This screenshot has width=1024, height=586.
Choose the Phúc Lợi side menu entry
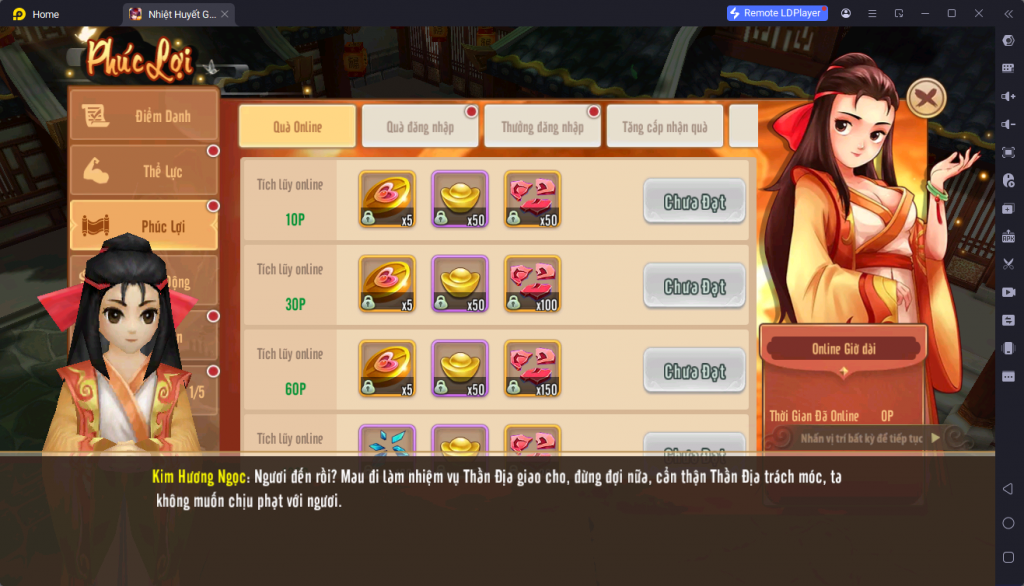point(143,226)
